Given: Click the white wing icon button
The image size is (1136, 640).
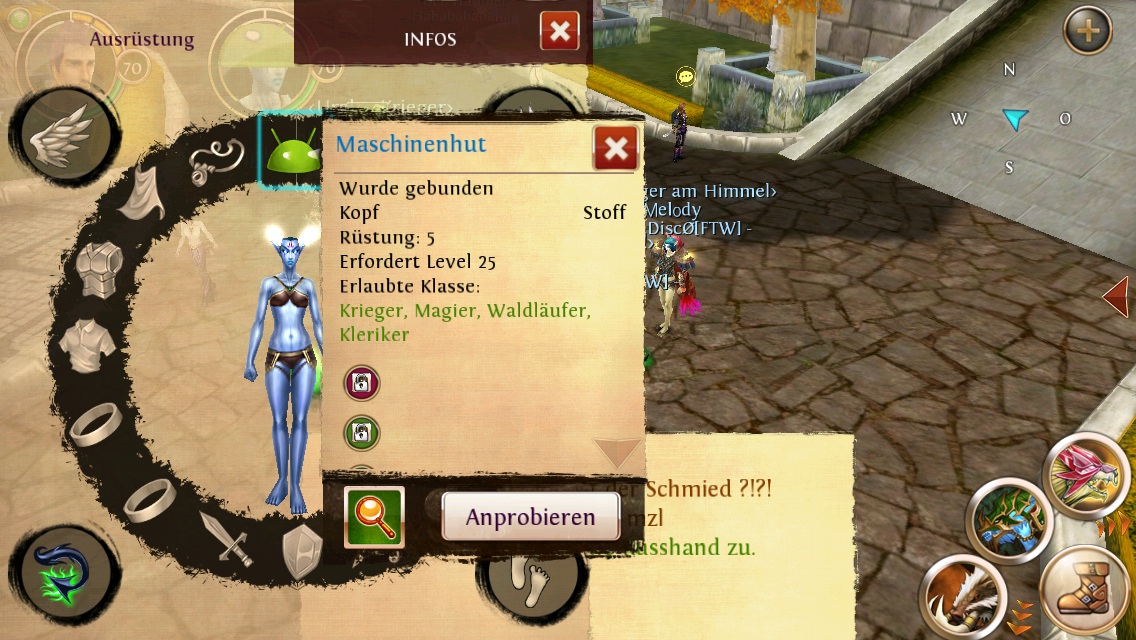Looking at the screenshot, I should point(64,137).
